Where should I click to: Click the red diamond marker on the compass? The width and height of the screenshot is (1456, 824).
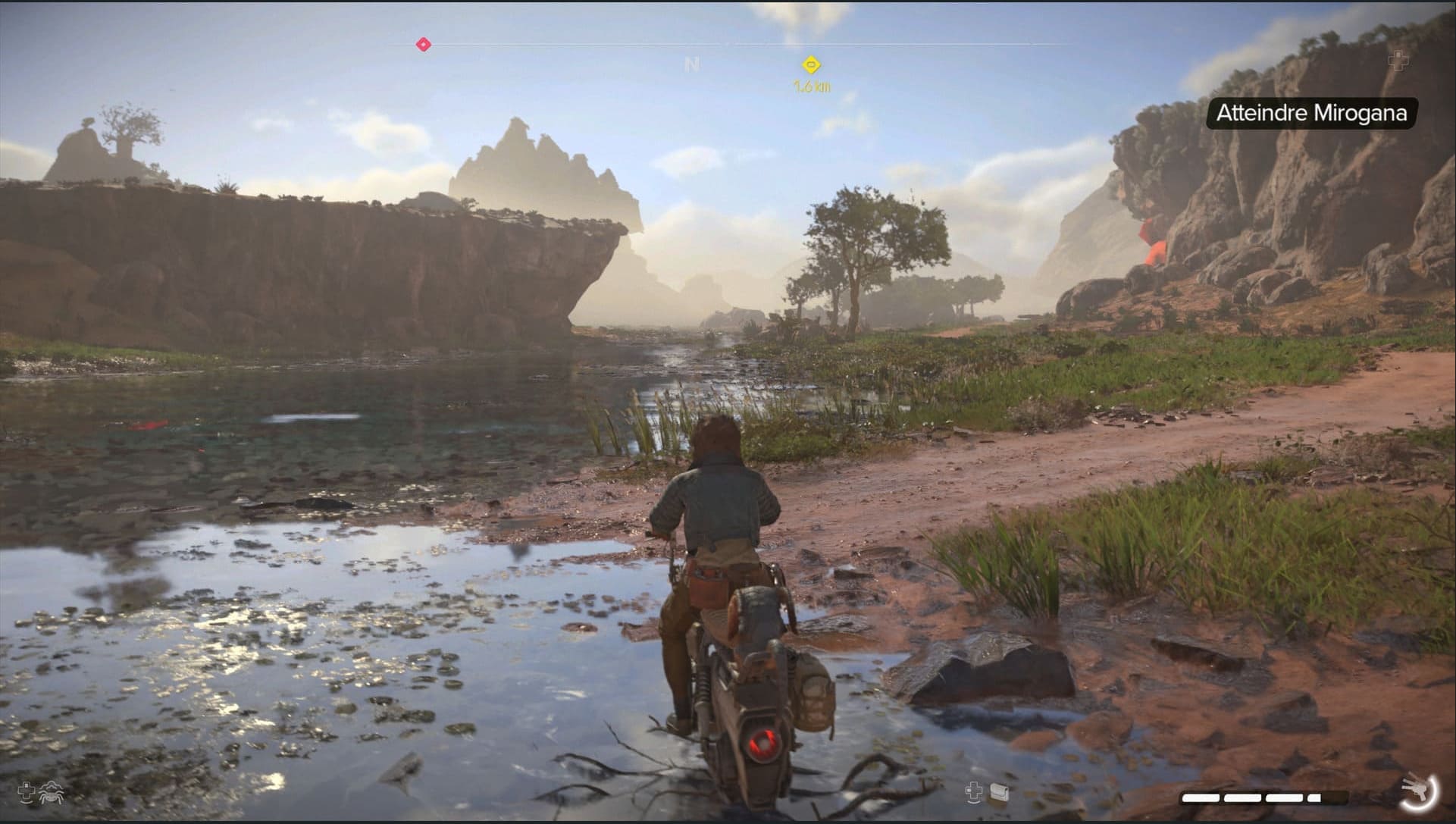pos(424,45)
